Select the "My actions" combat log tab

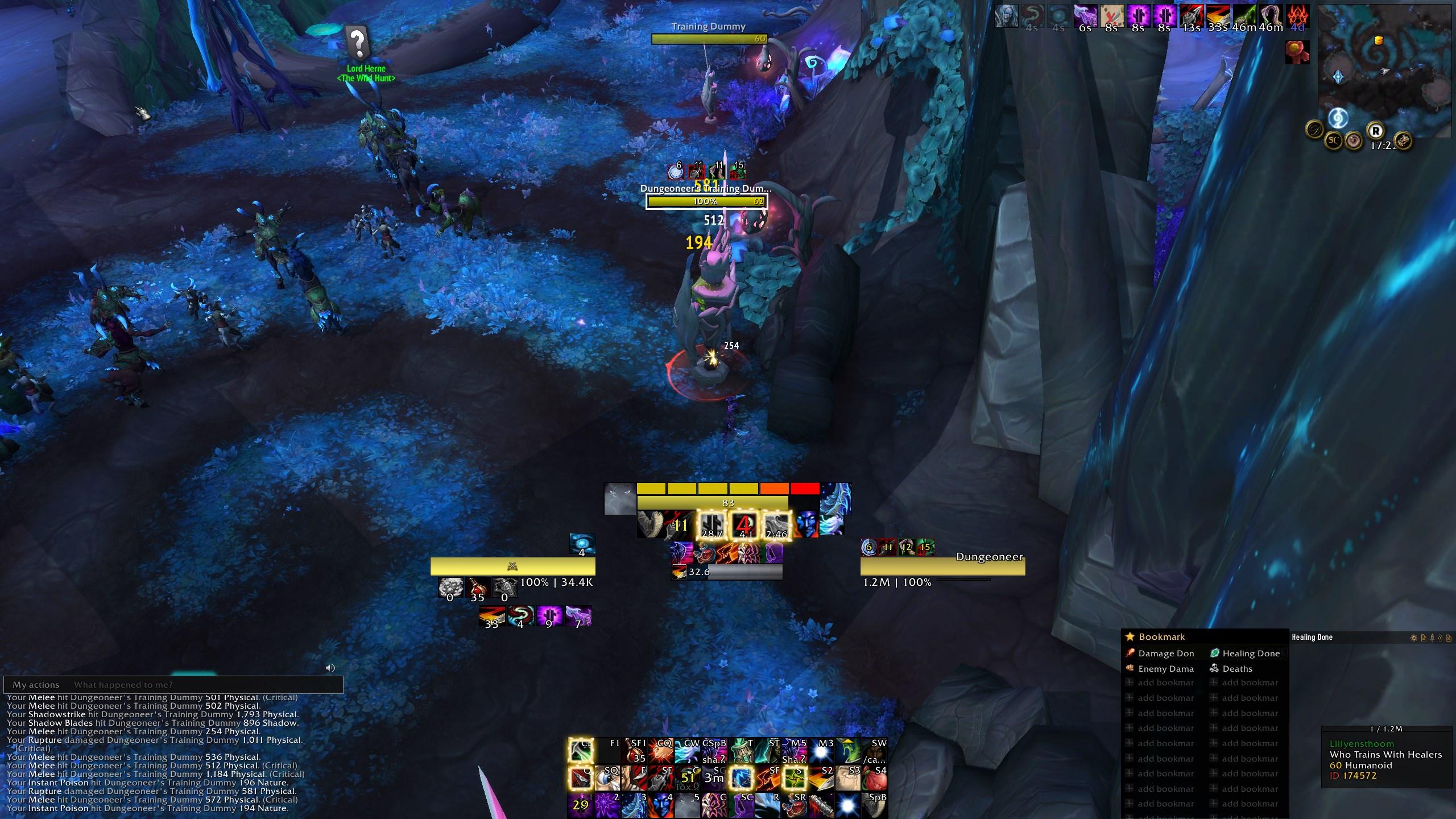(x=36, y=685)
